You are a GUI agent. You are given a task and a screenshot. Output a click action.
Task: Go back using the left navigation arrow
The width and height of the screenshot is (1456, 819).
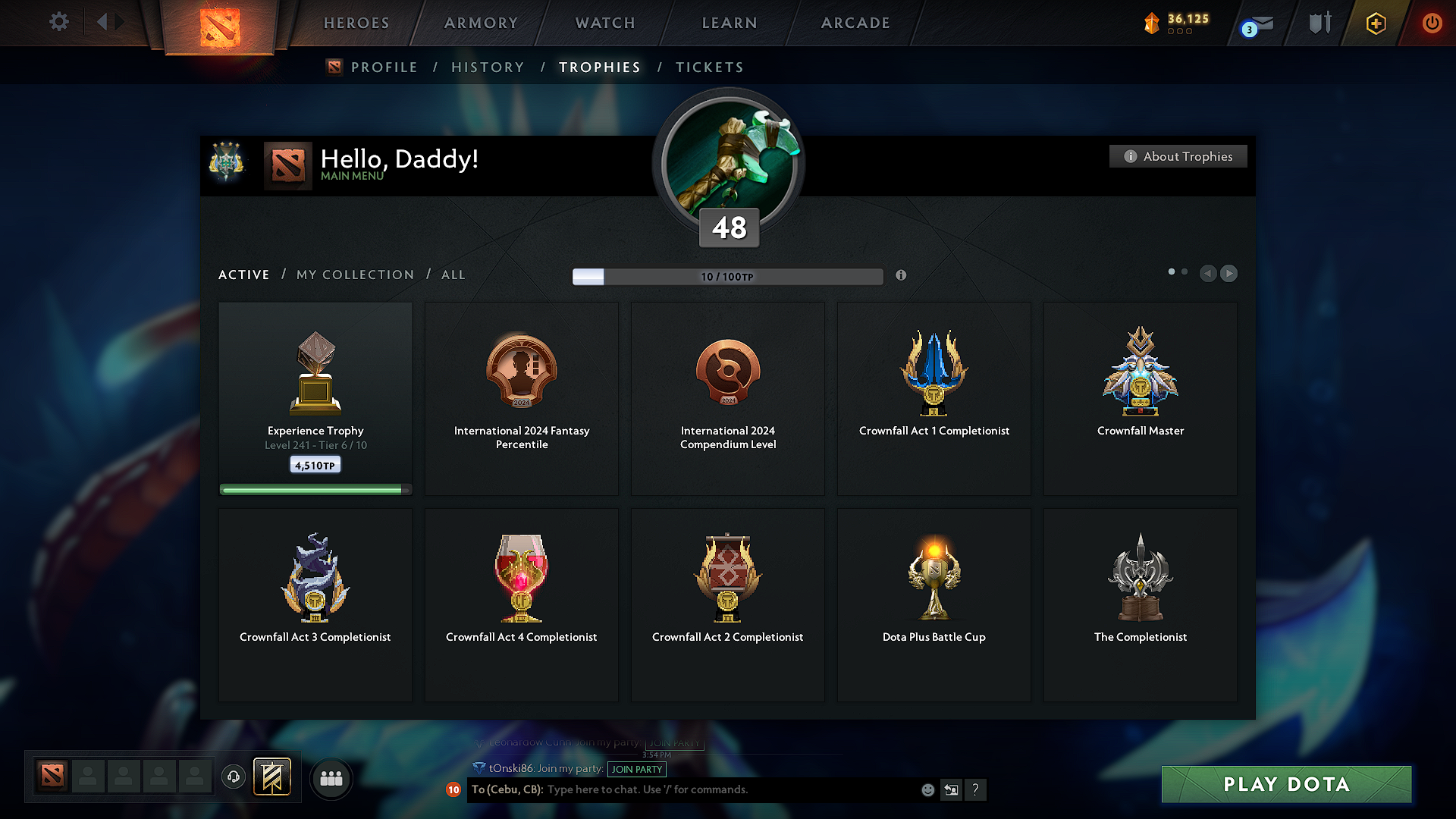[x=1208, y=274]
